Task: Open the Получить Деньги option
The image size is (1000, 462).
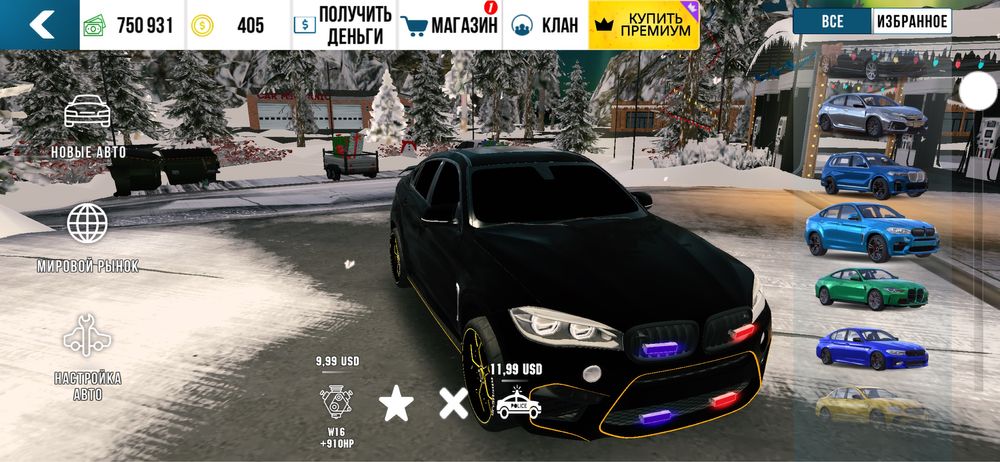Action: click(x=344, y=25)
